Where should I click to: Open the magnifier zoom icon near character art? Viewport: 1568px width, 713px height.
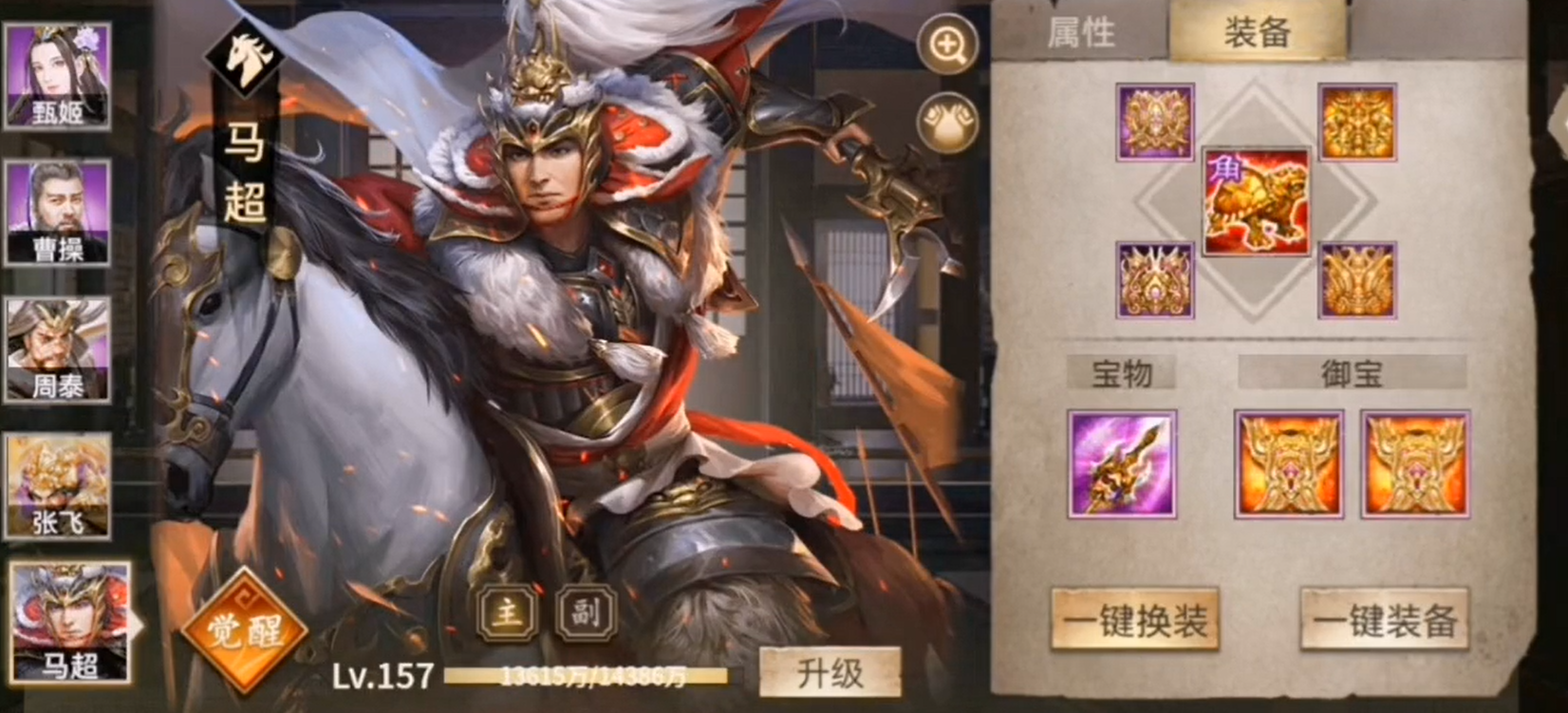click(x=943, y=44)
